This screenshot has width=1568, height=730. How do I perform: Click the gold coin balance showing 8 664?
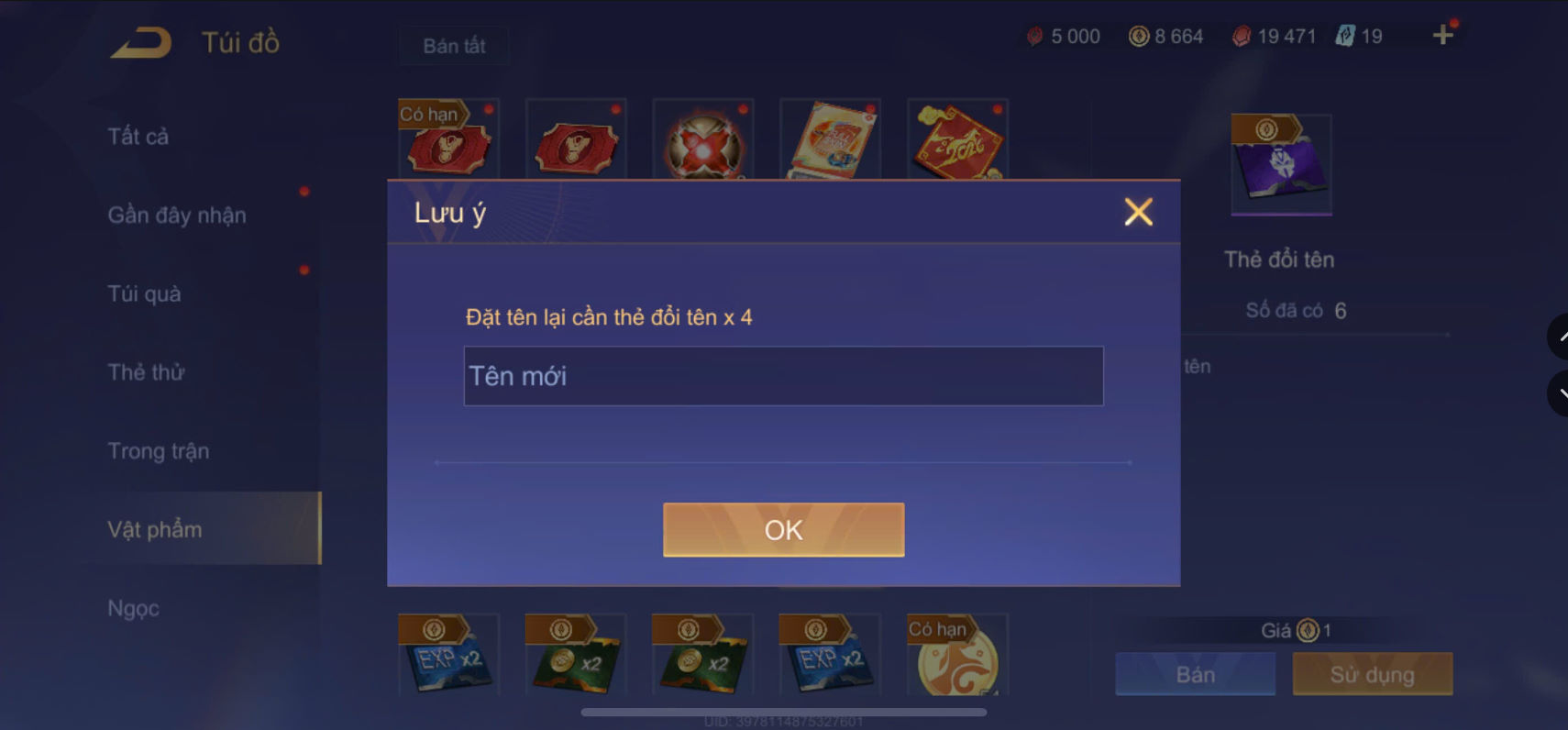point(1165,35)
